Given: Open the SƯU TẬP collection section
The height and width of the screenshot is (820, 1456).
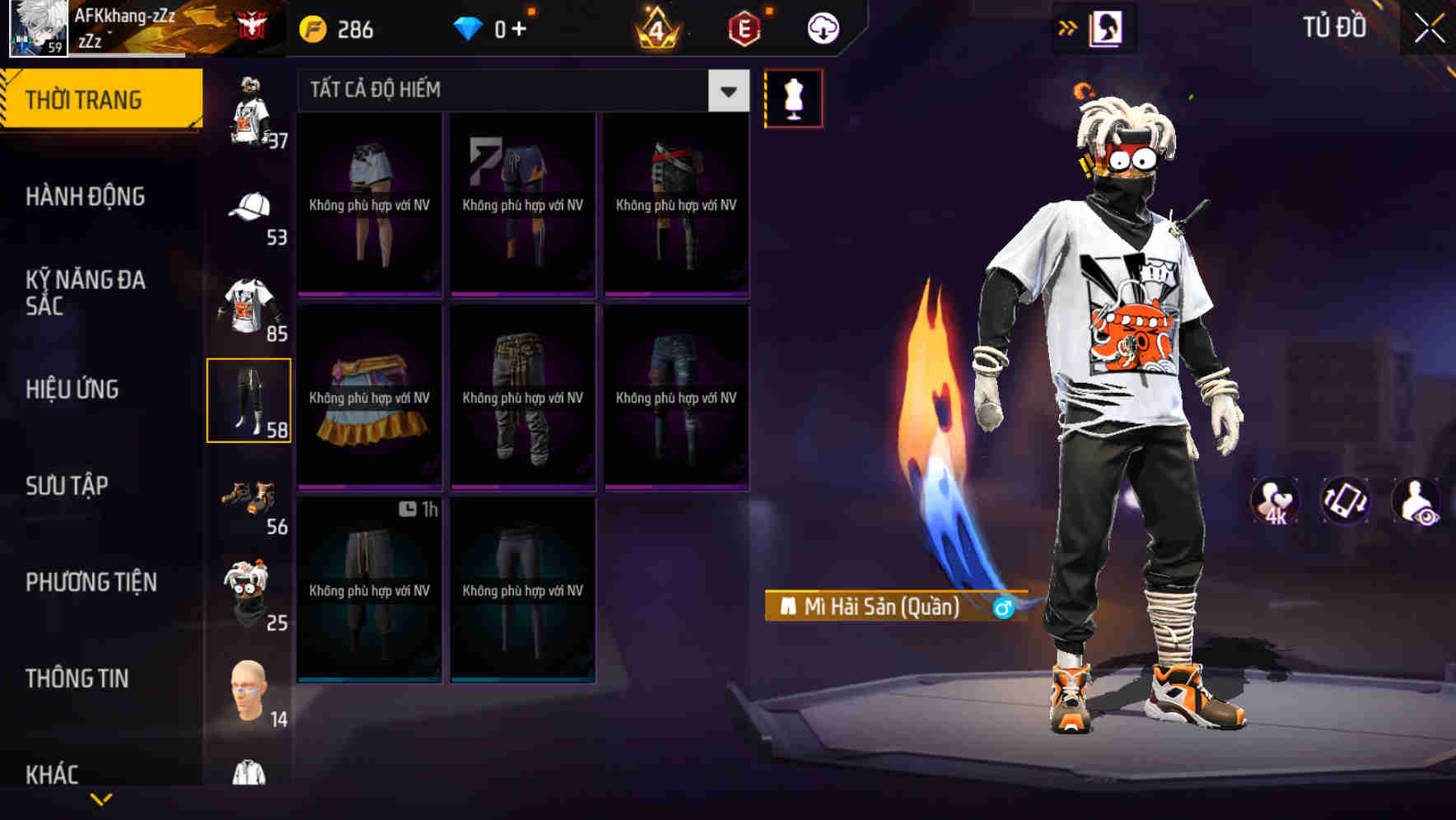Looking at the screenshot, I should (x=66, y=486).
